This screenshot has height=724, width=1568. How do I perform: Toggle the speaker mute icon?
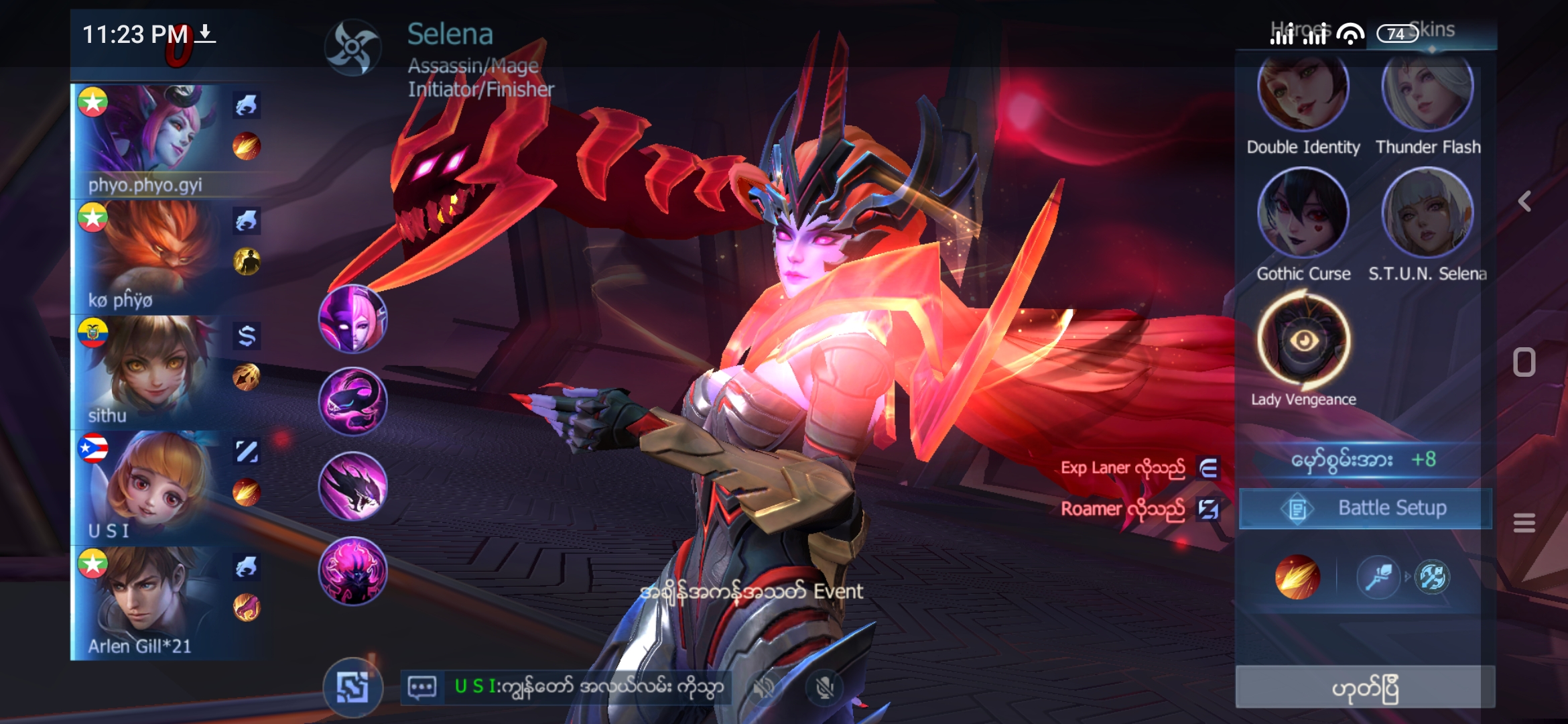coord(763,687)
